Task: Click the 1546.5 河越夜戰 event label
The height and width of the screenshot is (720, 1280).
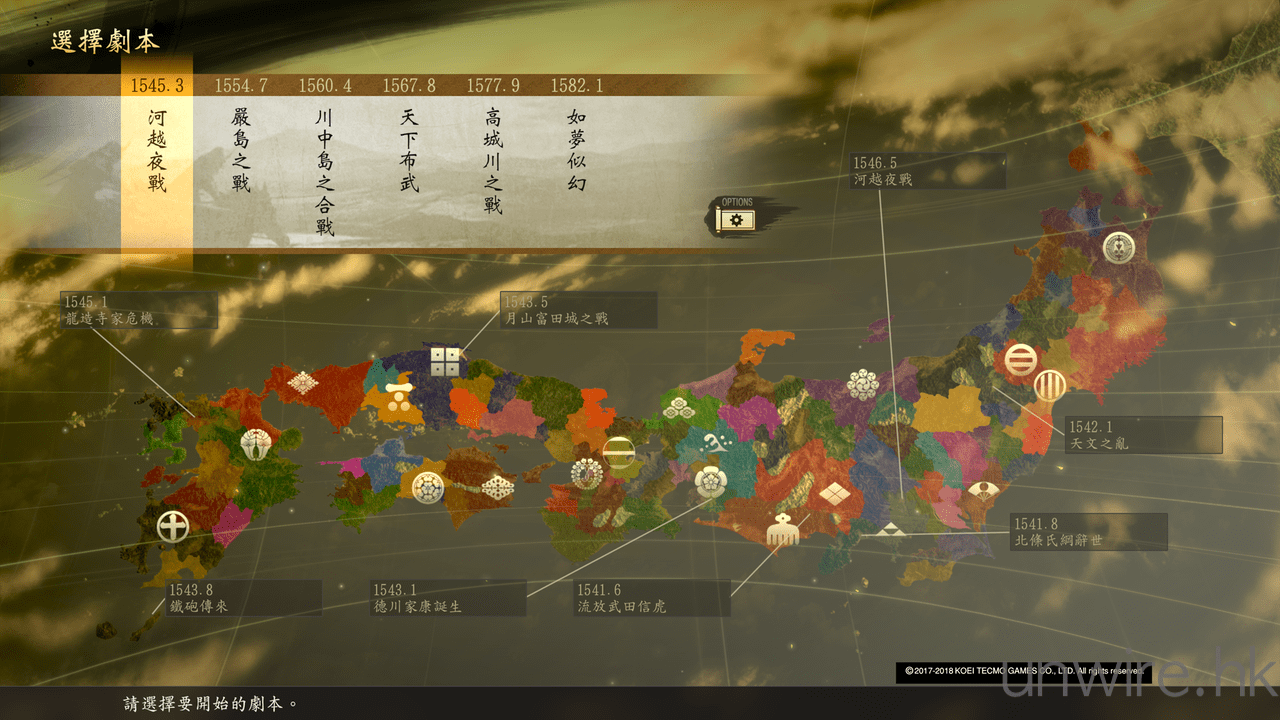Action: click(926, 171)
